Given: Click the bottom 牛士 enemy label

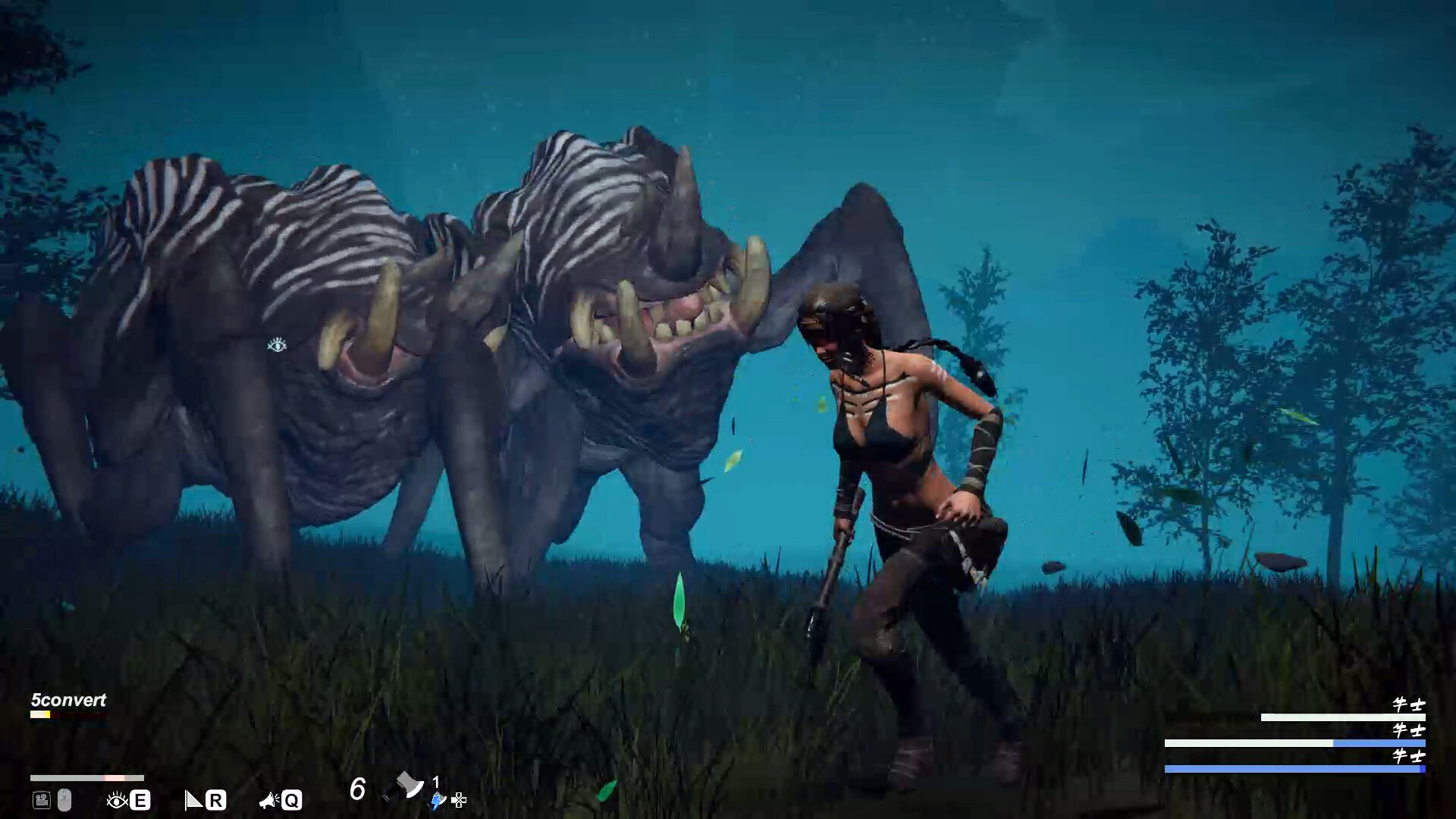Looking at the screenshot, I should tap(1409, 756).
